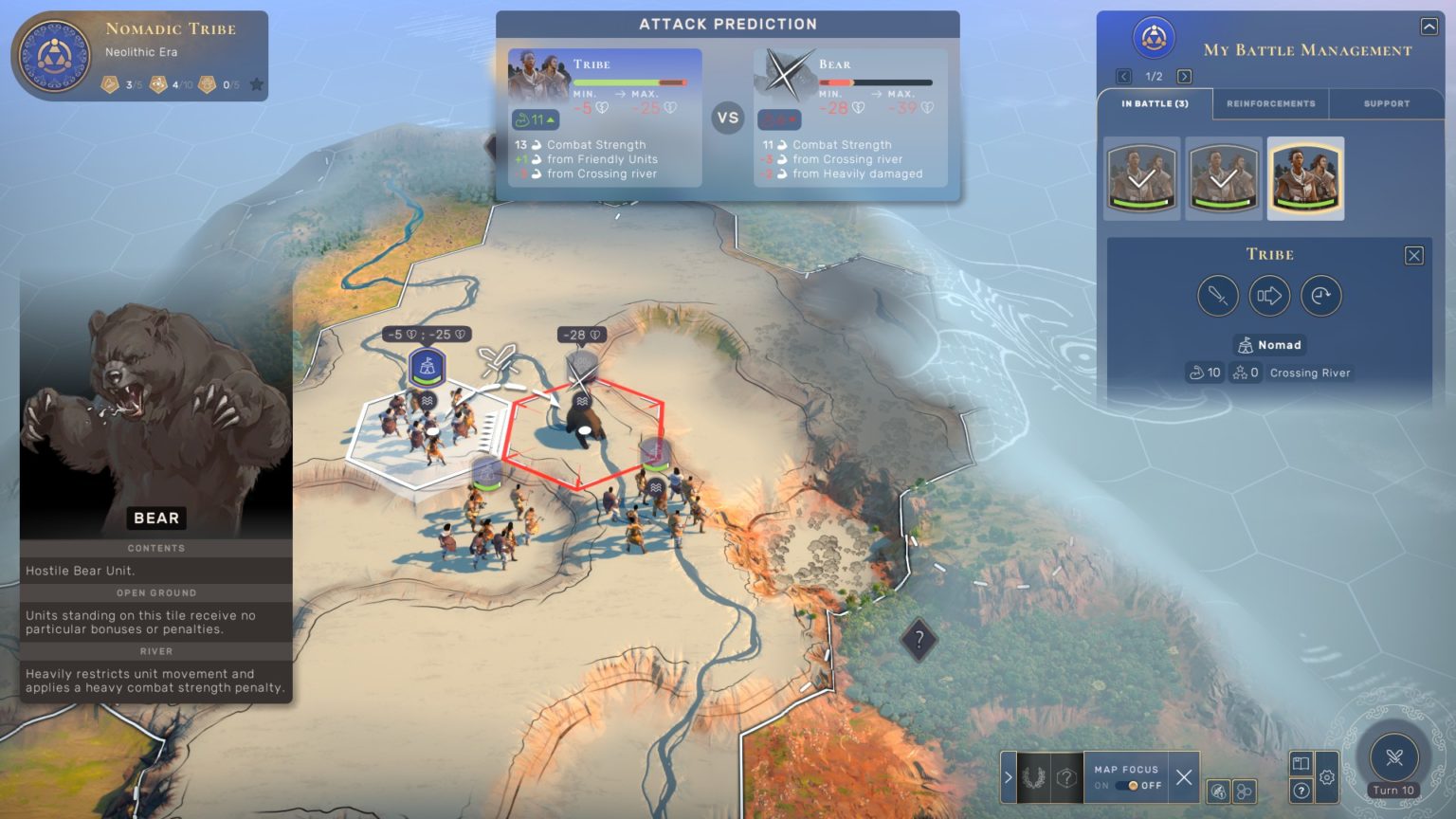Choose the sword attack action
The image size is (1456, 819).
click(1217, 296)
